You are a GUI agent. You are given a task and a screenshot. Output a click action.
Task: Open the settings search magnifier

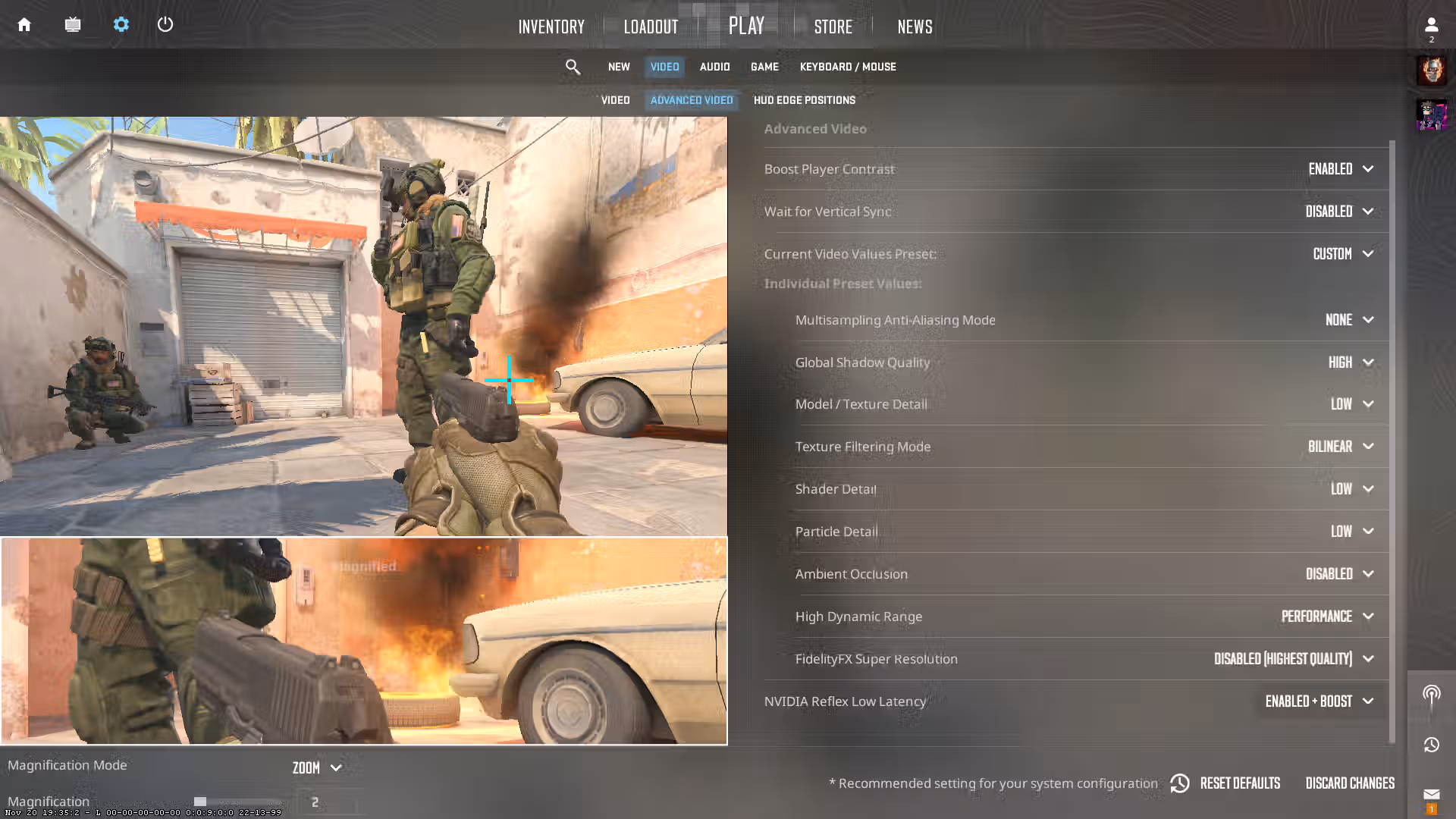click(573, 67)
